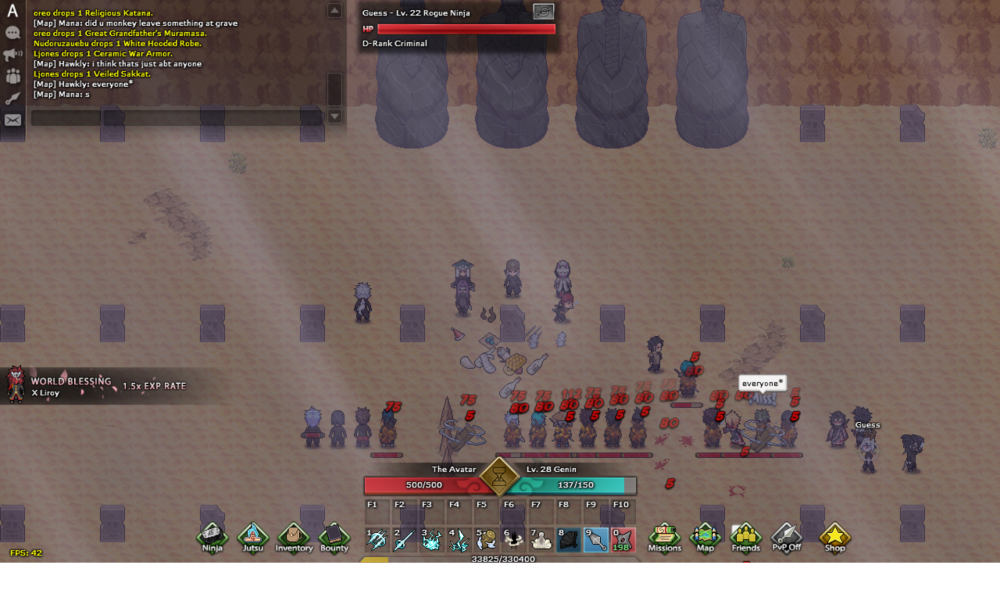Viewport: 1000px width, 596px height.
Task: Show the Friends list
Action: [745, 537]
